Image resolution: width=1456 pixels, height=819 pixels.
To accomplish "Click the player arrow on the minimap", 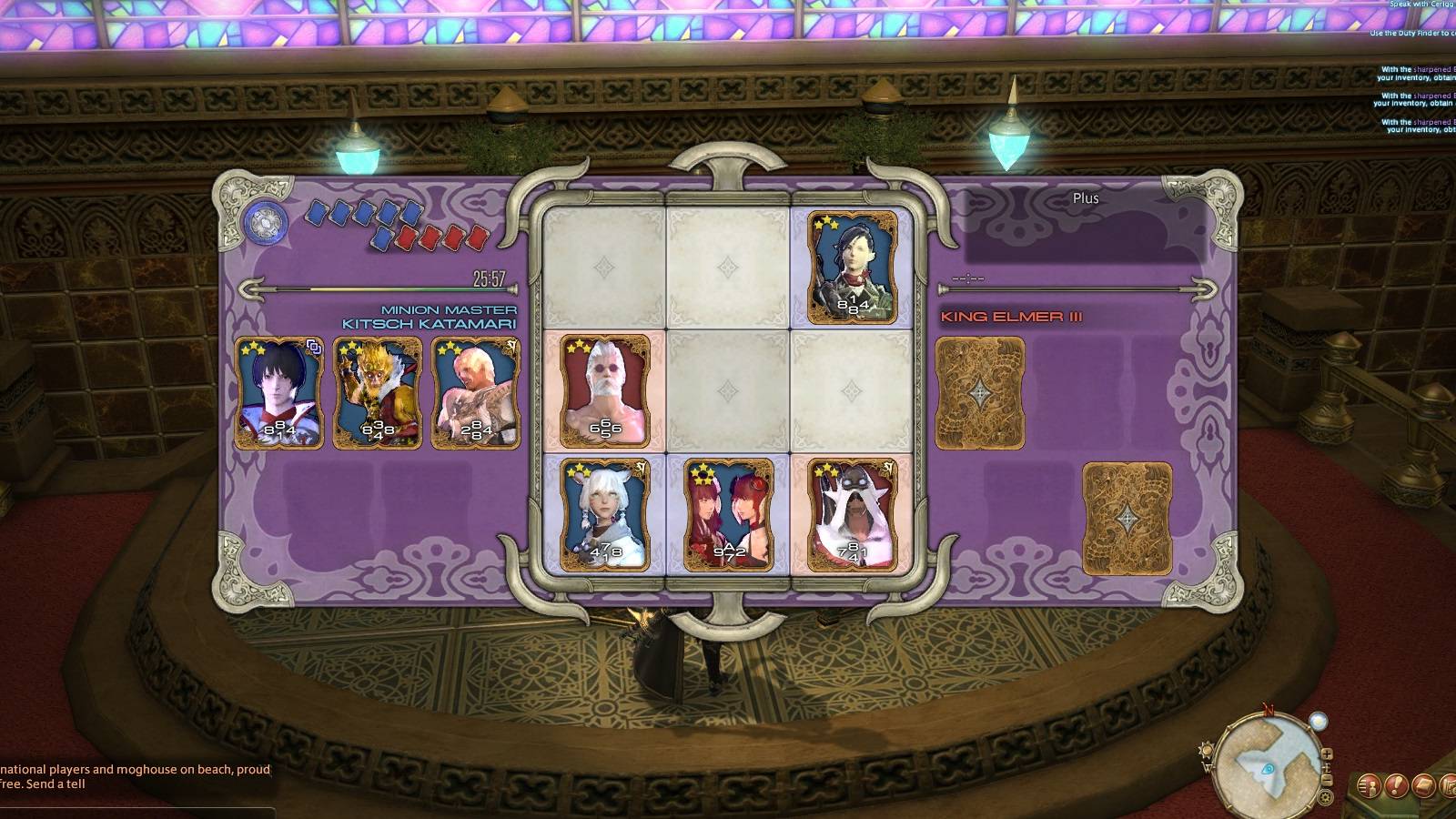I will pyautogui.click(x=1268, y=770).
